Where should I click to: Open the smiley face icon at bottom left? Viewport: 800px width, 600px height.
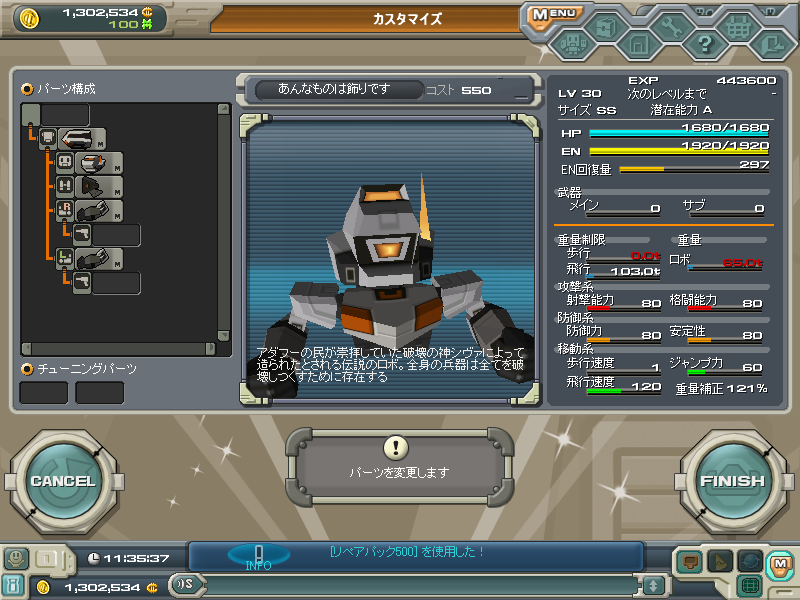pyautogui.click(x=15, y=559)
